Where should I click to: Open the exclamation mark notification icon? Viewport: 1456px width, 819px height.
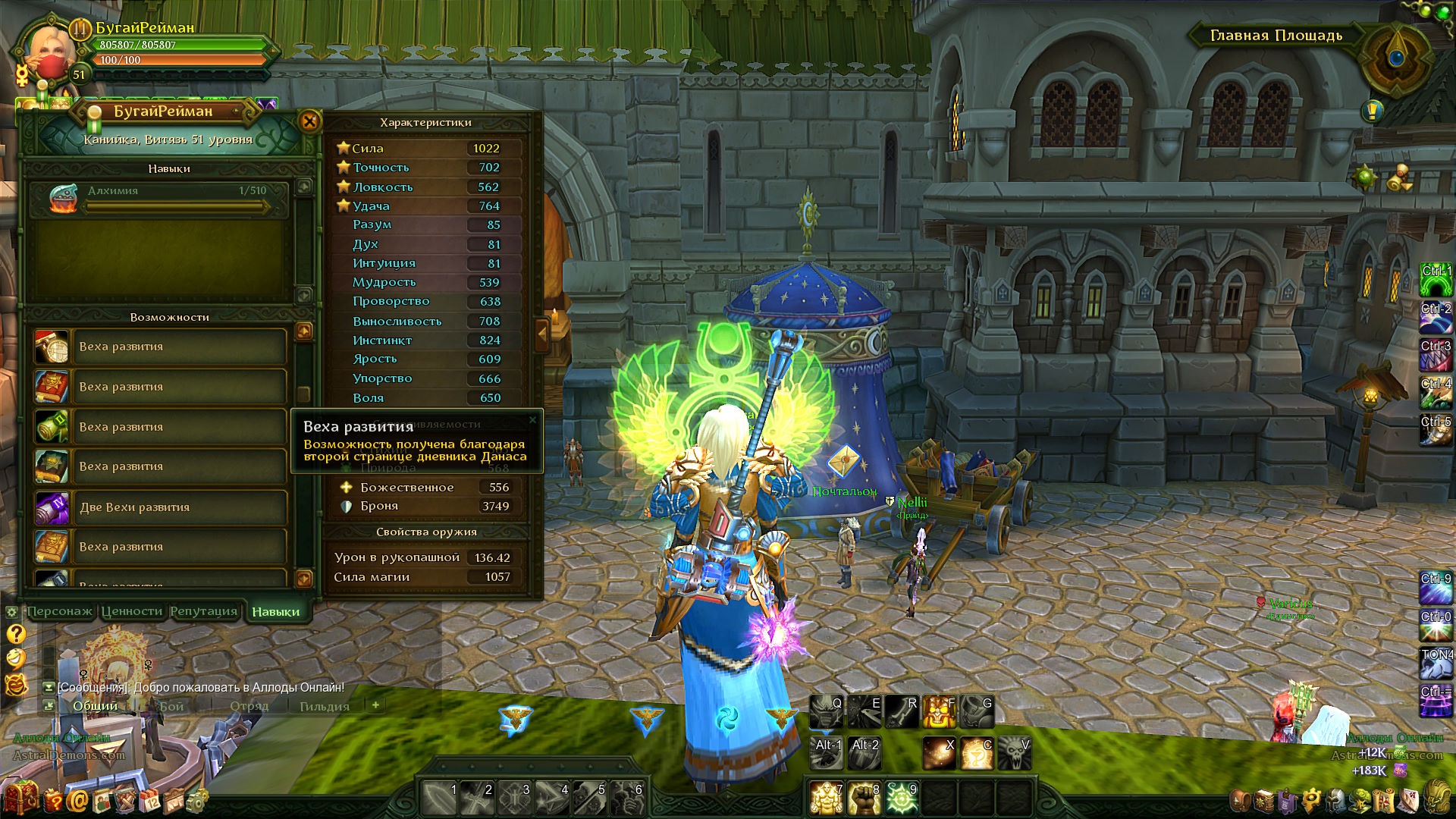click(1372, 111)
